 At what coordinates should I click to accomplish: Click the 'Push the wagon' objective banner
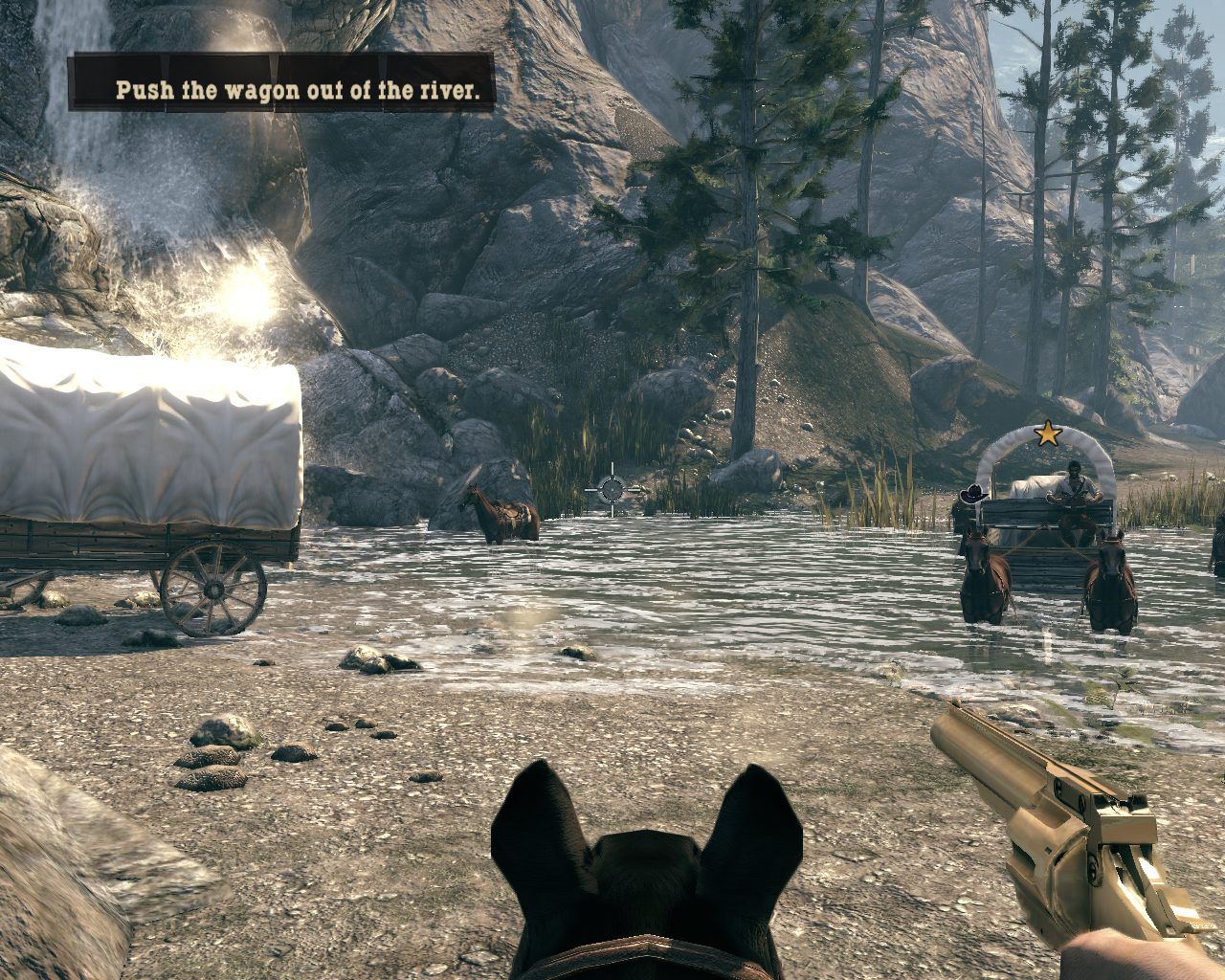(281, 83)
